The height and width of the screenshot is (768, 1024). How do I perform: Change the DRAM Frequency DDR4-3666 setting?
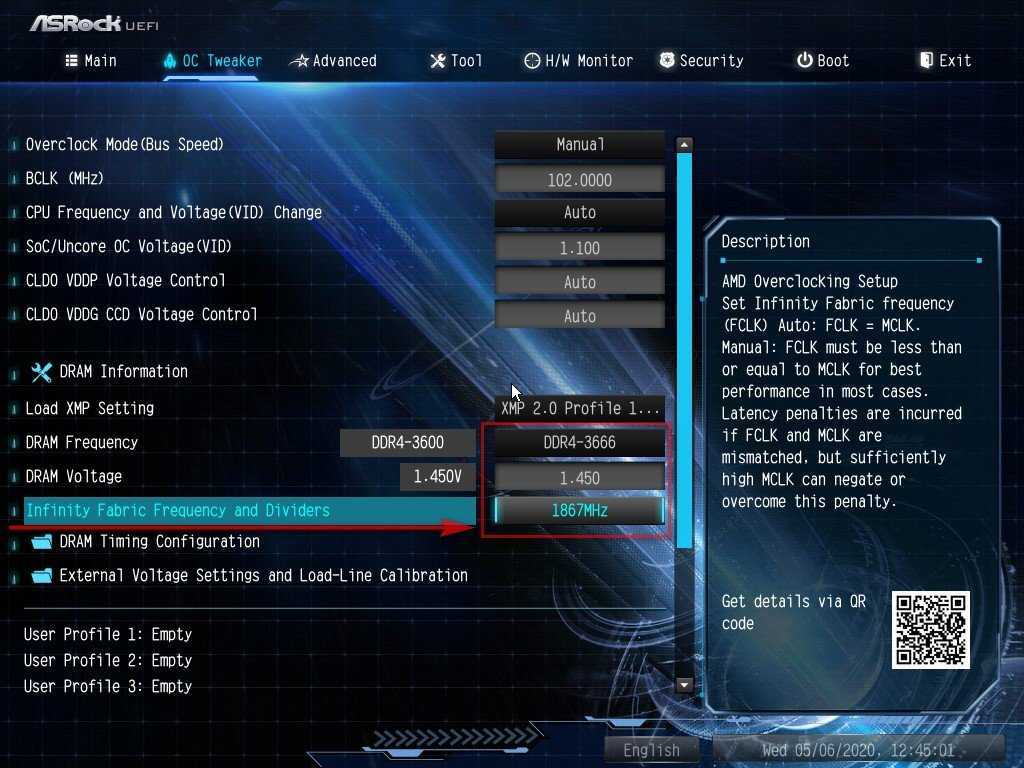(580, 442)
